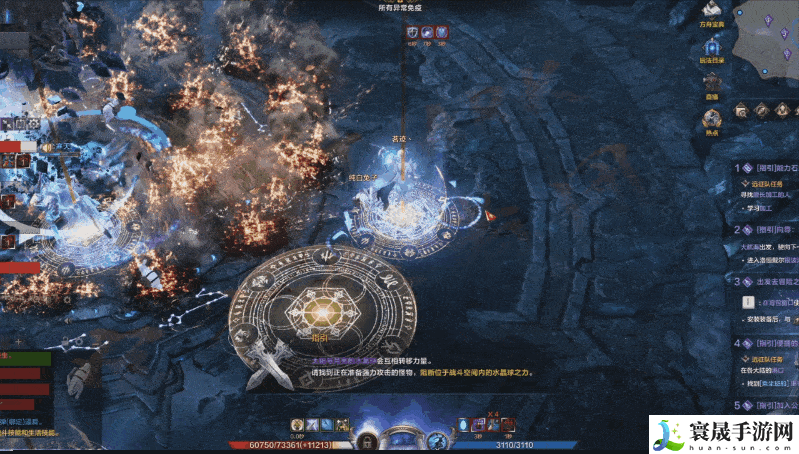Select the fourth quest tracker entry

pos(767,343)
